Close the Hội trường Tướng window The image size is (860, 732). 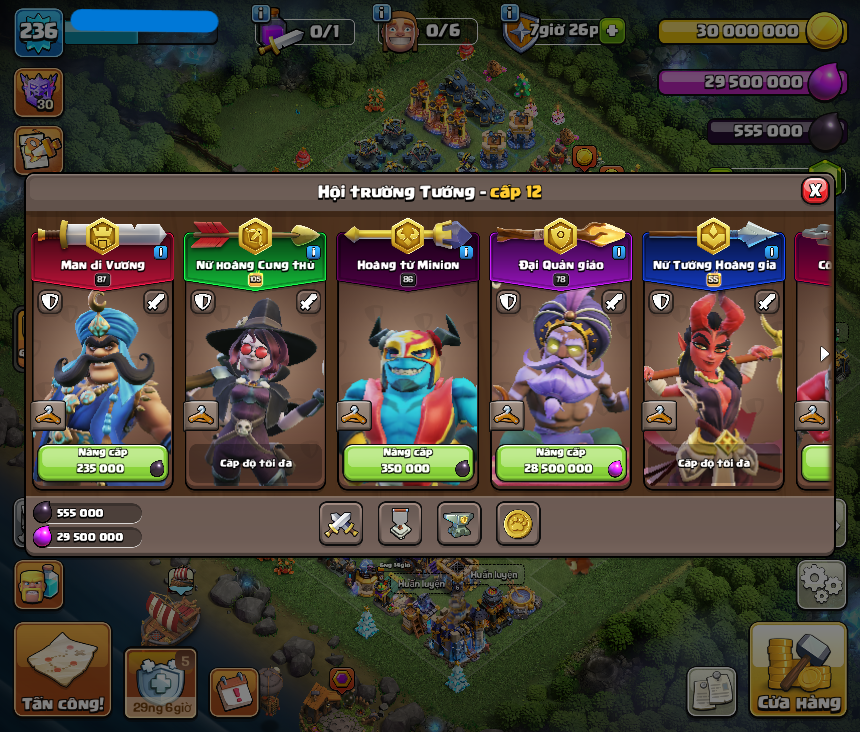coord(815,190)
